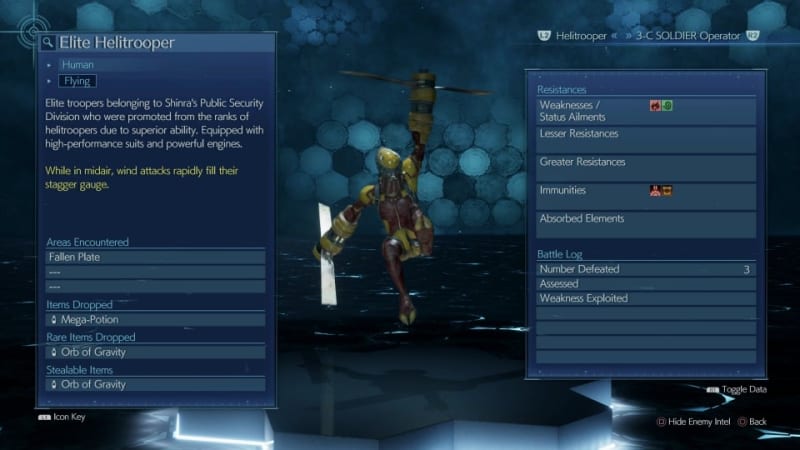
Task: Click the Number Defeated battle log row
Action: click(x=645, y=269)
